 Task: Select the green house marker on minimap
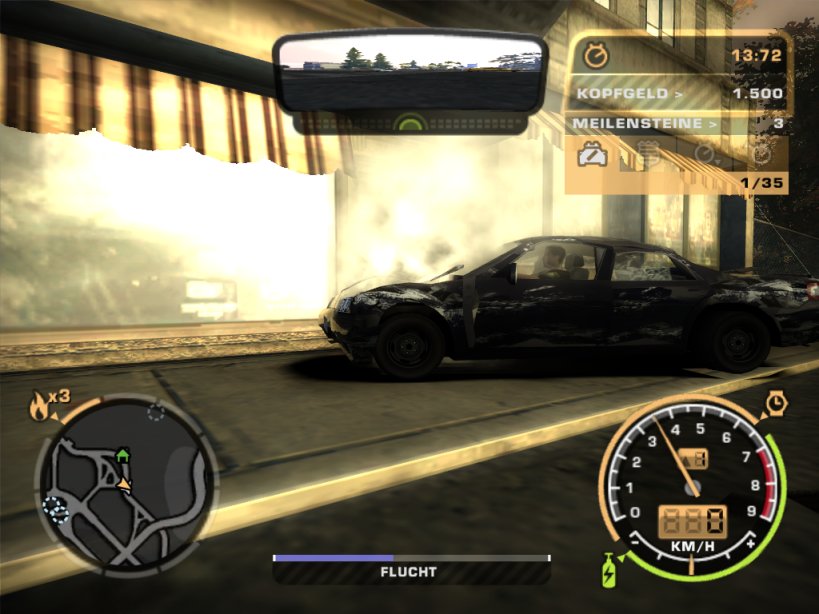click(x=123, y=455)
